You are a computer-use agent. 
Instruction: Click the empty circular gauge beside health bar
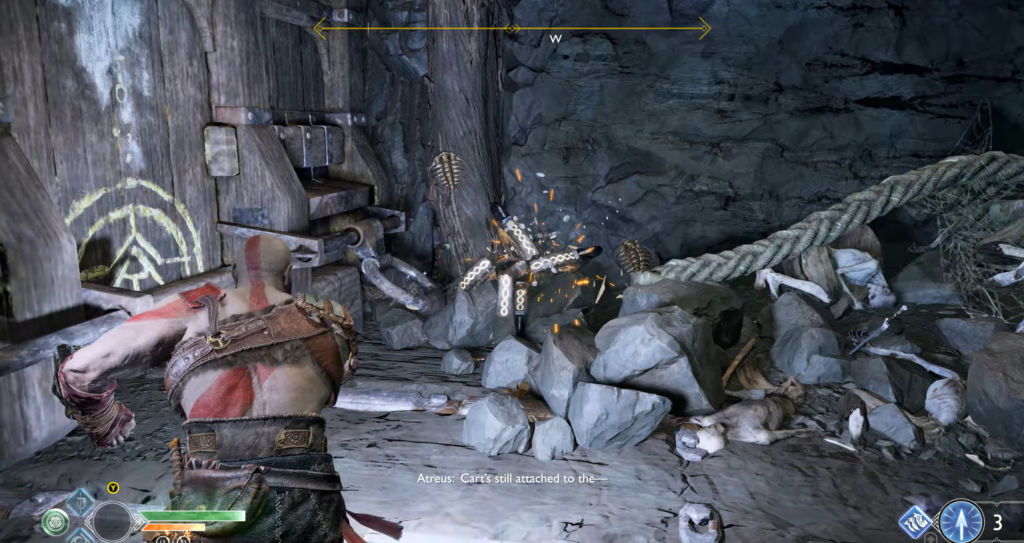112,521
